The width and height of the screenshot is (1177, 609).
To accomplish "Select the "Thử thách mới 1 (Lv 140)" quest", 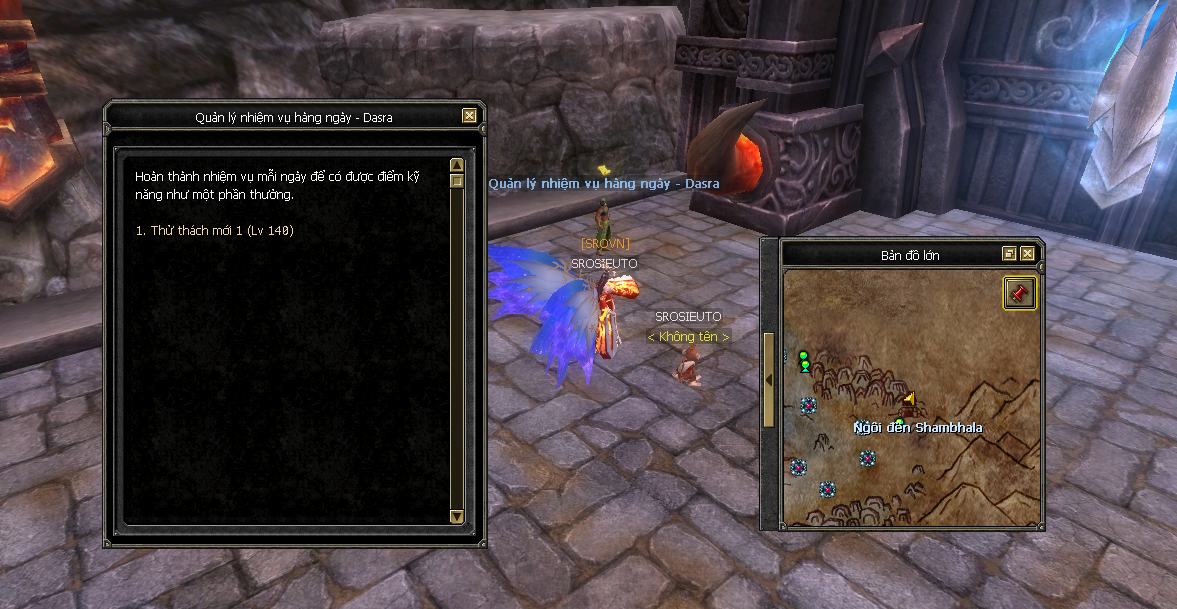I will click(214, 231).
